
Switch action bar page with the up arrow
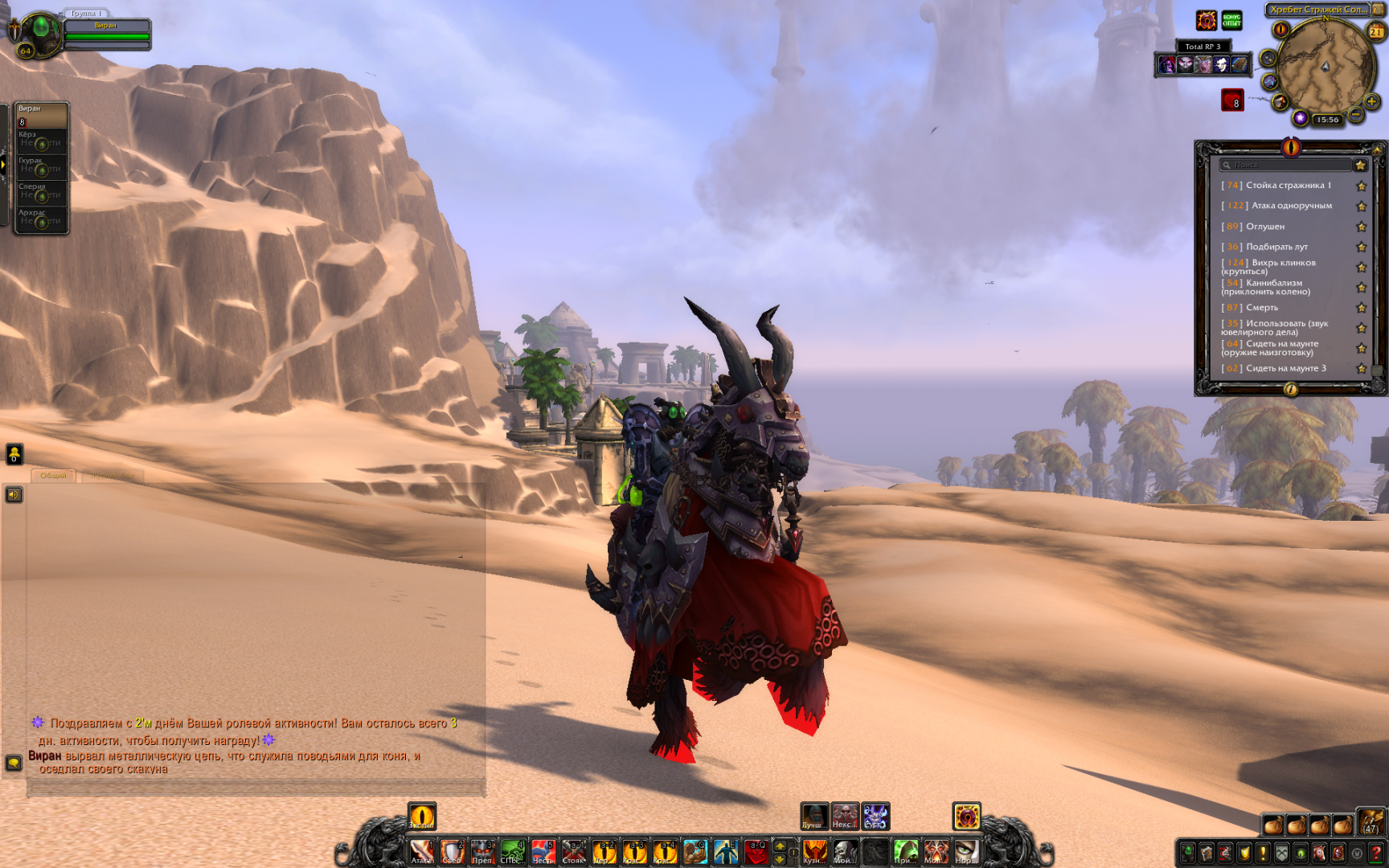point(779,845)
